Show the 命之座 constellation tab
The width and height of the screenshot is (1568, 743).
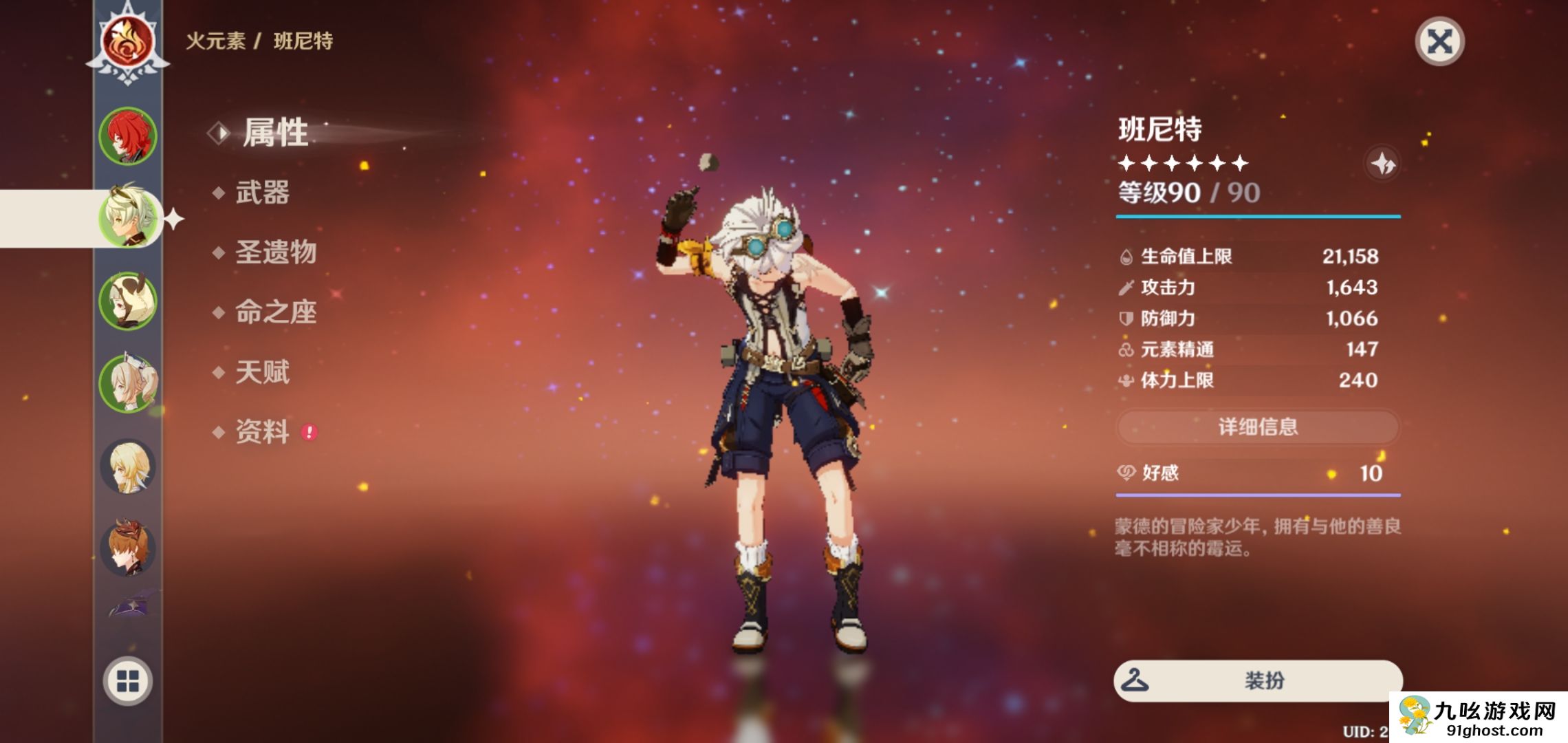pos(275,312)
